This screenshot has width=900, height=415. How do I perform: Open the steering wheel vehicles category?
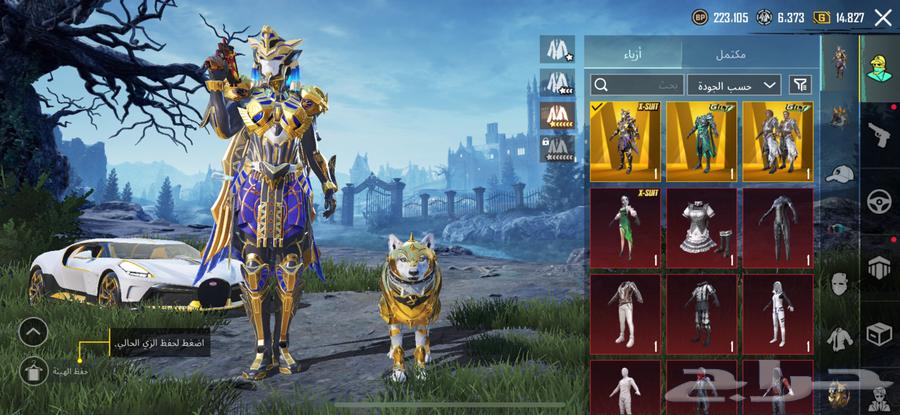pos(880,200)
